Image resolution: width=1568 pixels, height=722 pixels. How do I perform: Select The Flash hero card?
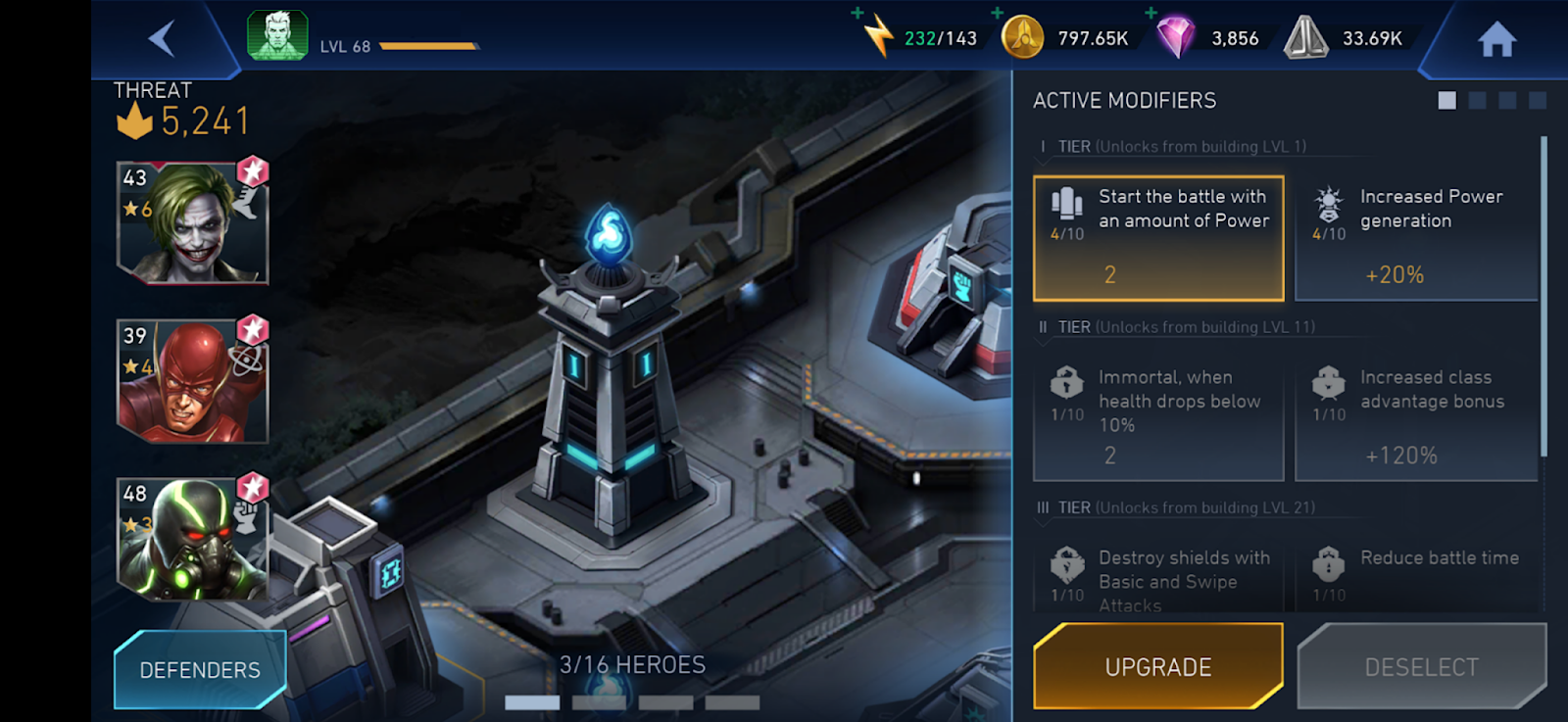click(193, 381)
